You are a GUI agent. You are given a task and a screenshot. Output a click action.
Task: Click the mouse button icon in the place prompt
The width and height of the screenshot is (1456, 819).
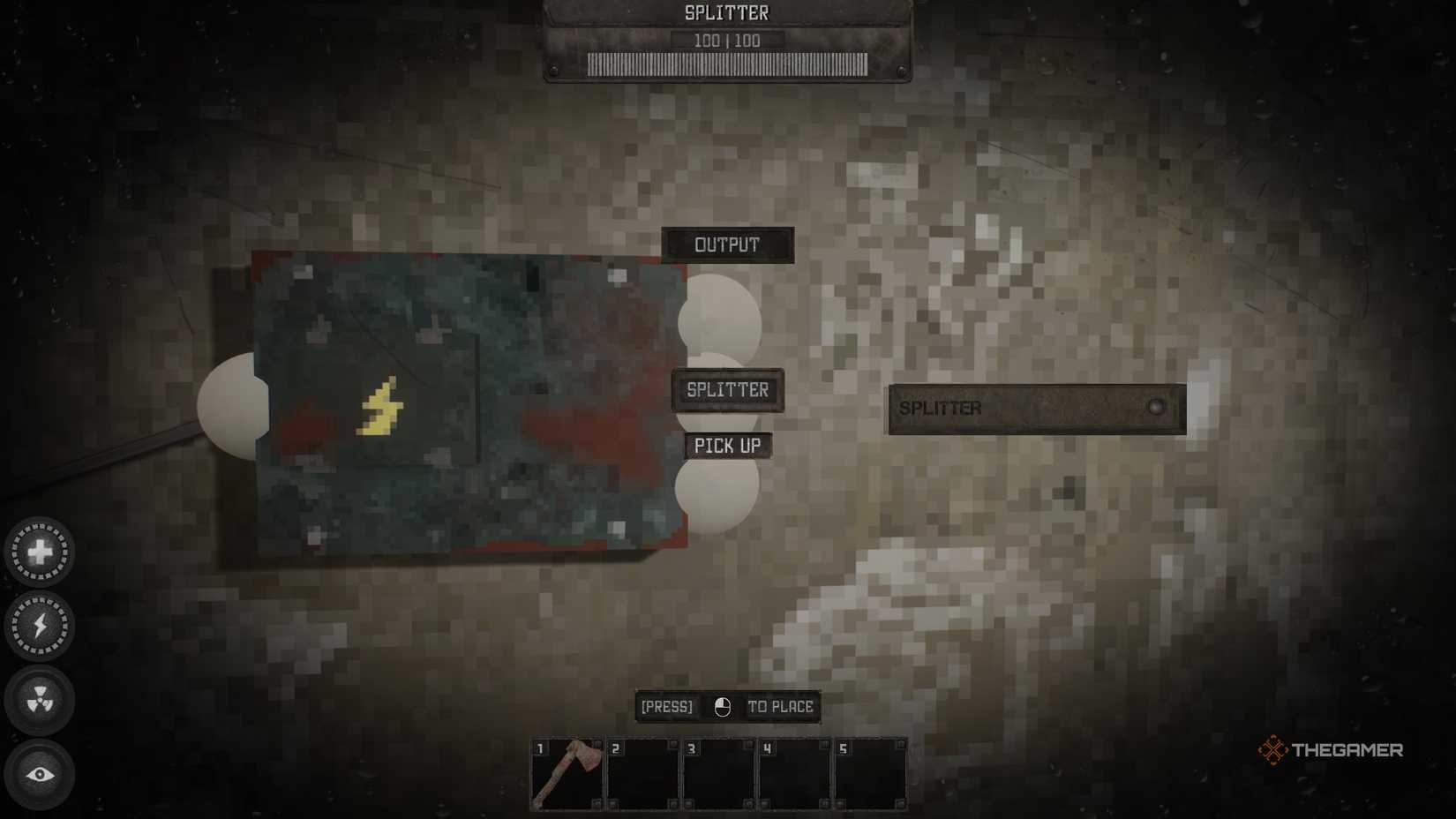pos(722,707)
